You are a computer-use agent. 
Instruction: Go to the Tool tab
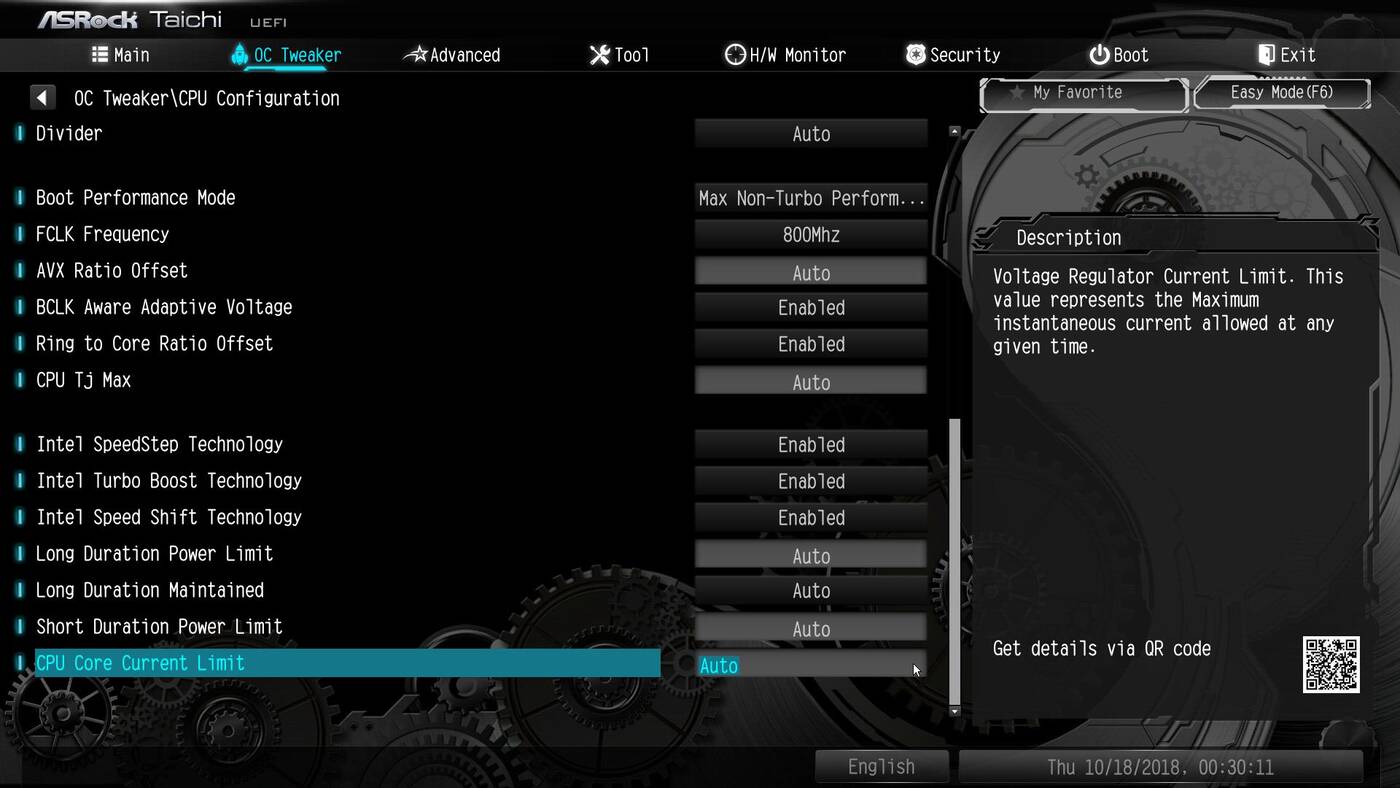coord(620,55)
